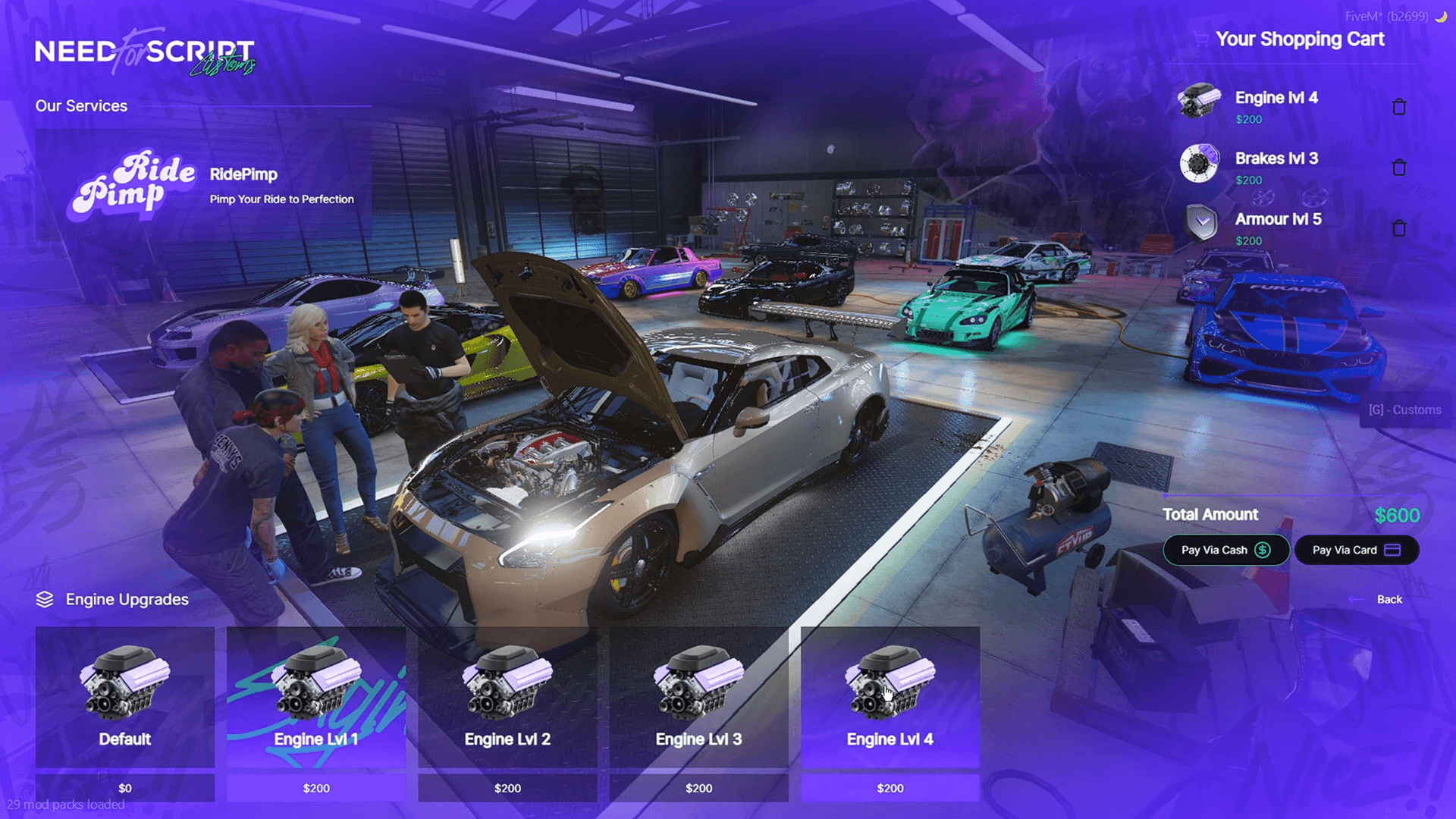Pay the $600 total via Cash
The height and width of the screenshot is (819, 1456).
(1225, 550)
